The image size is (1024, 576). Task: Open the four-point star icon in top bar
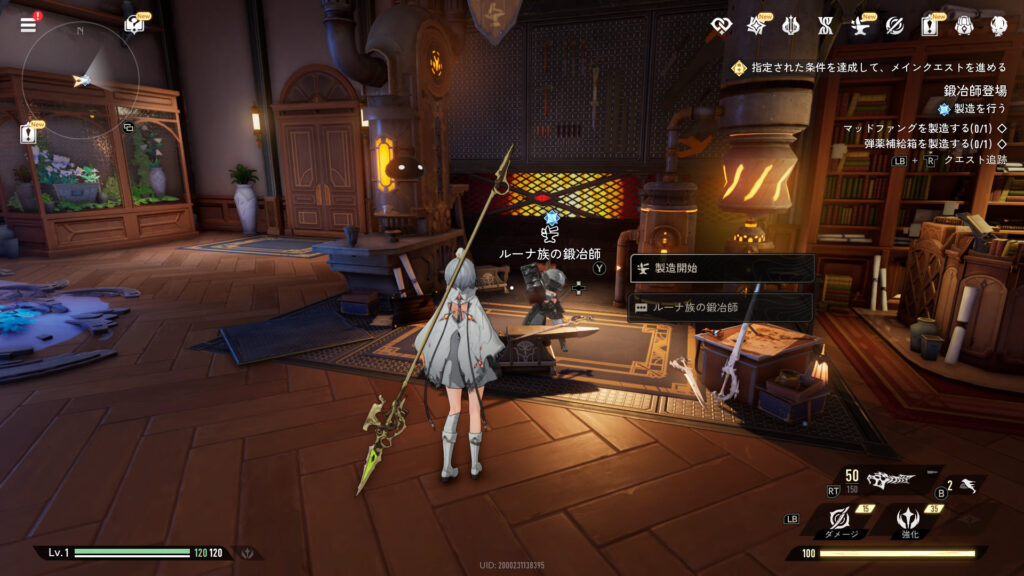tap(755, 25)
